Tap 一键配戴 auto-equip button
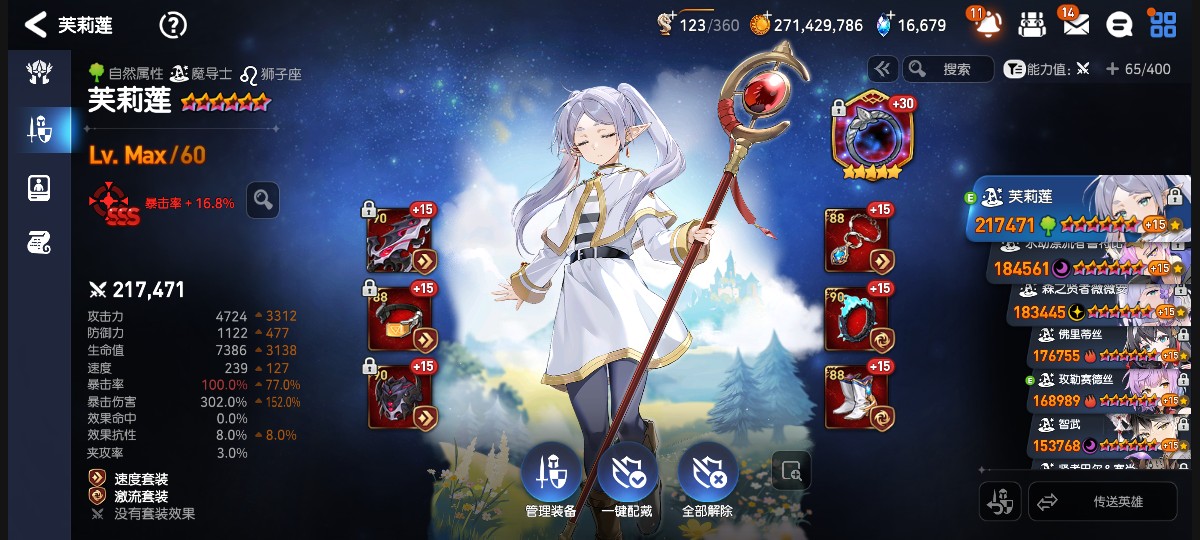 pos(627,475)
